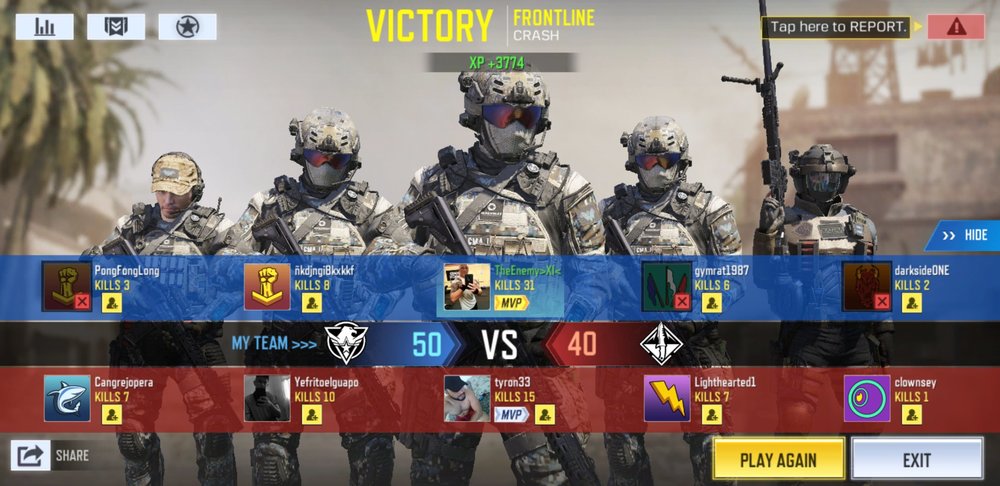Select Yefritoelguapo's player avatar

[267, 398]
